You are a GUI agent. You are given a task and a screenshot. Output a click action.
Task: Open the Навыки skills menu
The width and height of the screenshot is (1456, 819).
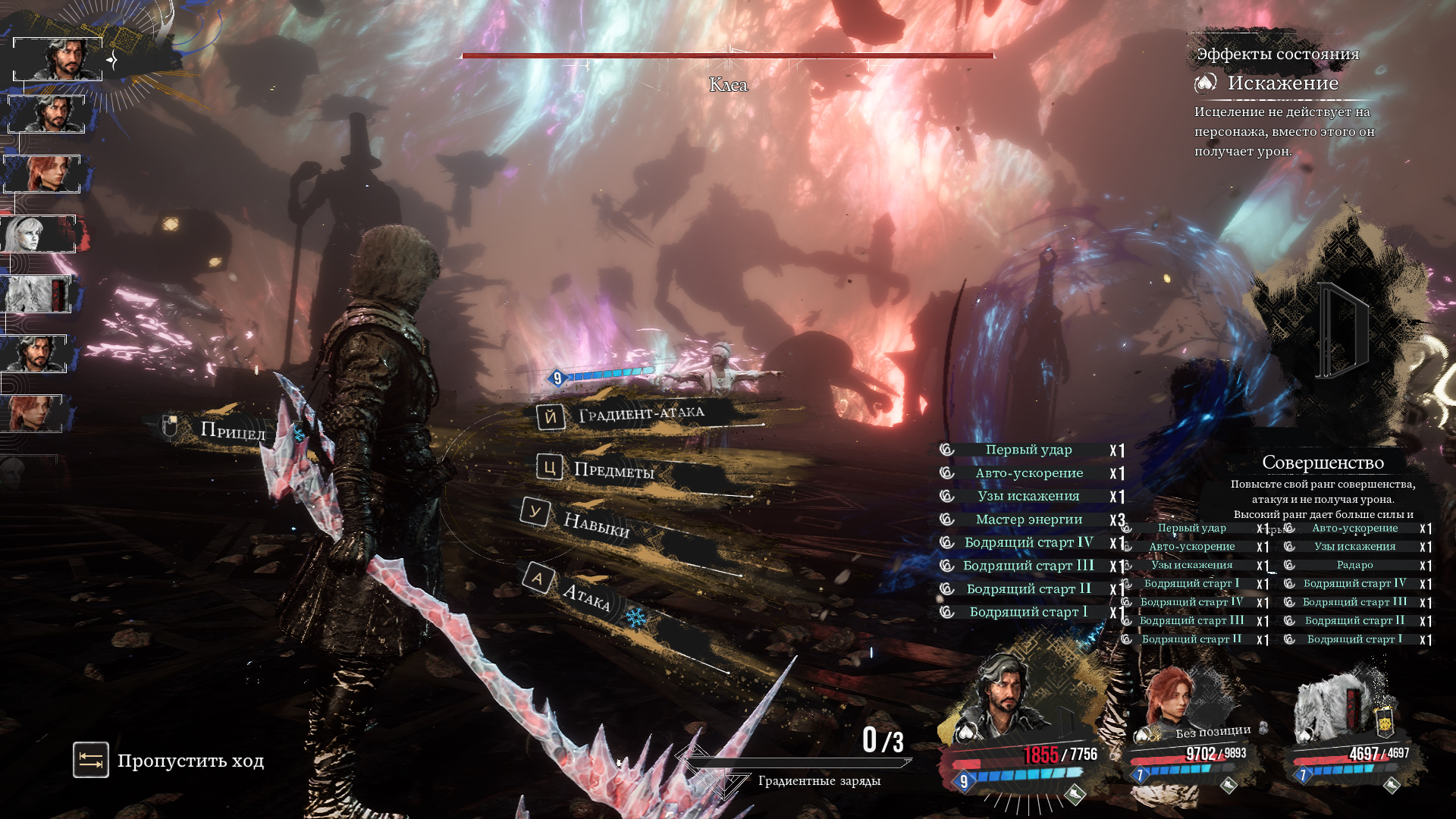click(595, 523)
